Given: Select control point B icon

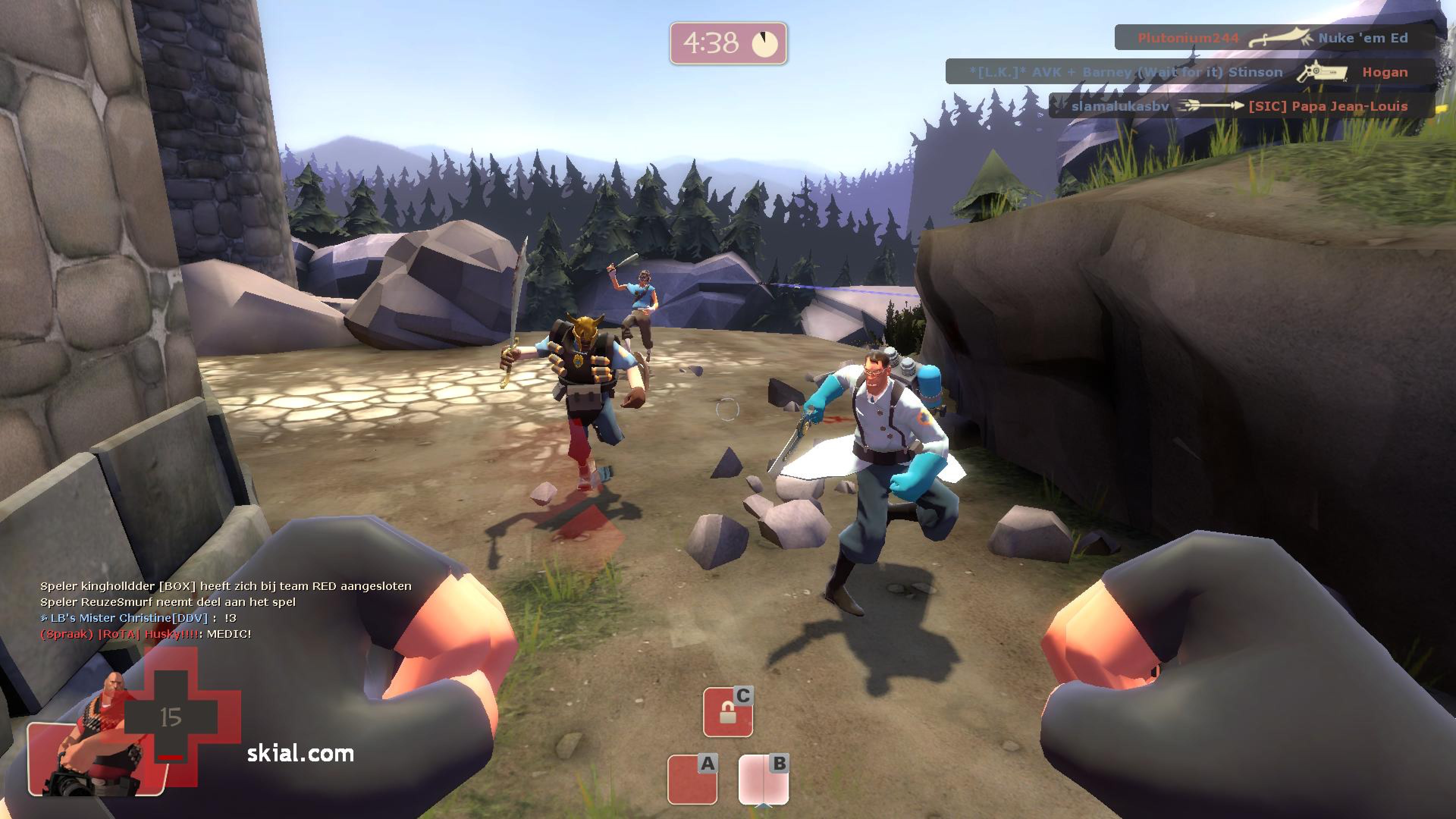Looking at the screenshot, I should pyautogui.click(x=764, y=778).
